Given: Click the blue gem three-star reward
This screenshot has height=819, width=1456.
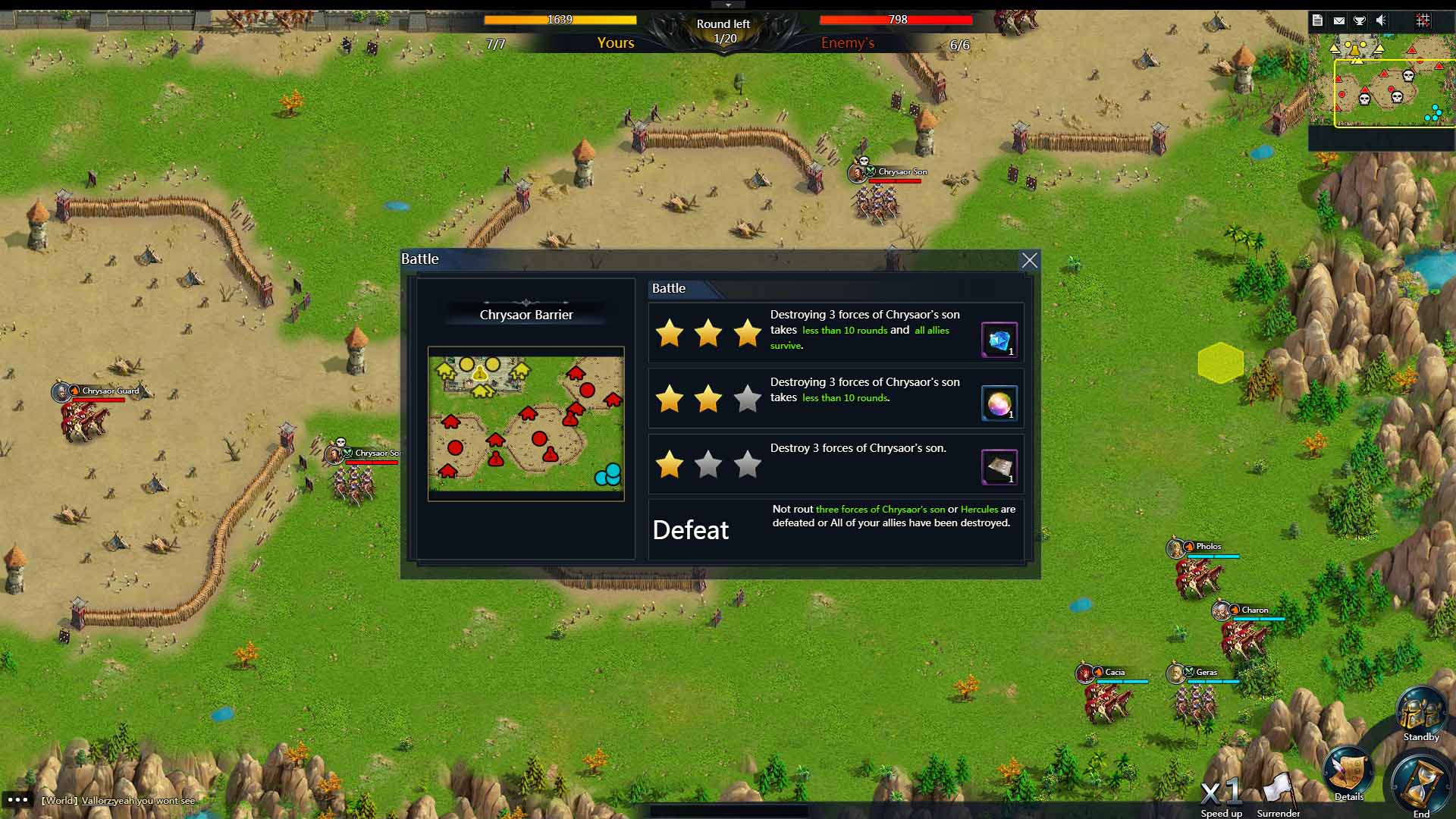Looking at the screenshot, I should click(999, 340).
